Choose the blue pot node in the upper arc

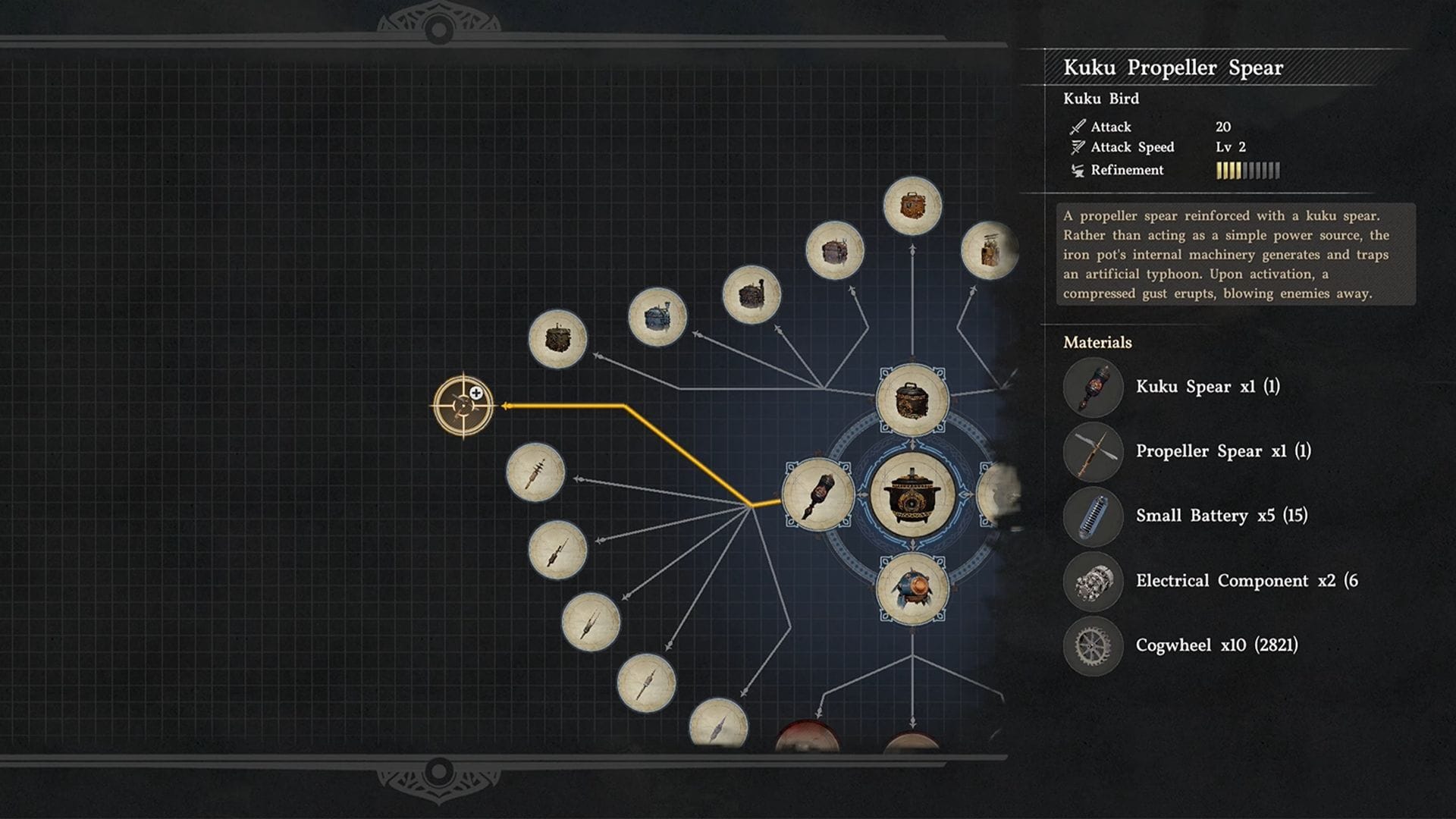pos(657,317)
